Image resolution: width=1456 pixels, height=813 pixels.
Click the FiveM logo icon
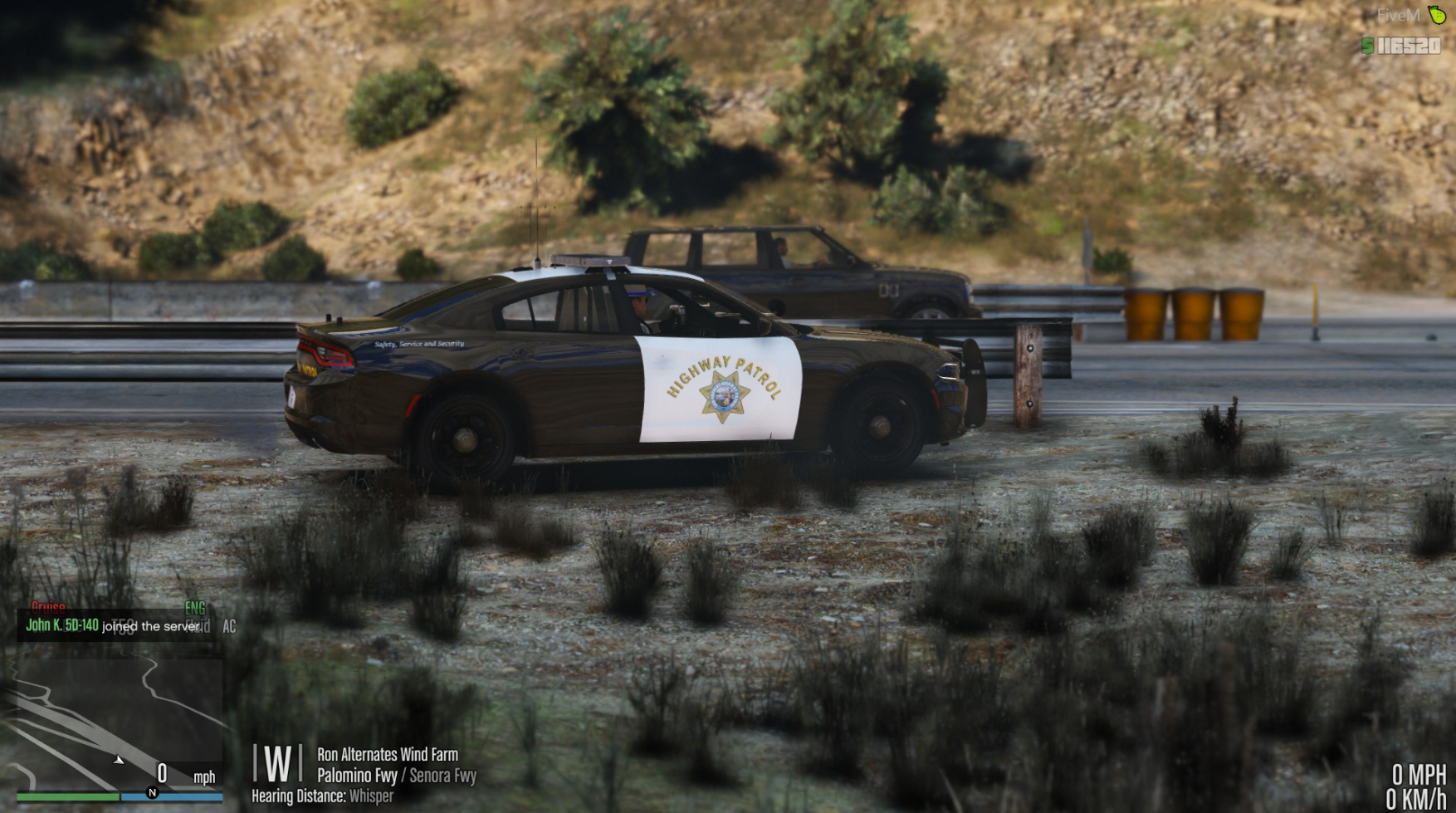(x=1436, y=14)
